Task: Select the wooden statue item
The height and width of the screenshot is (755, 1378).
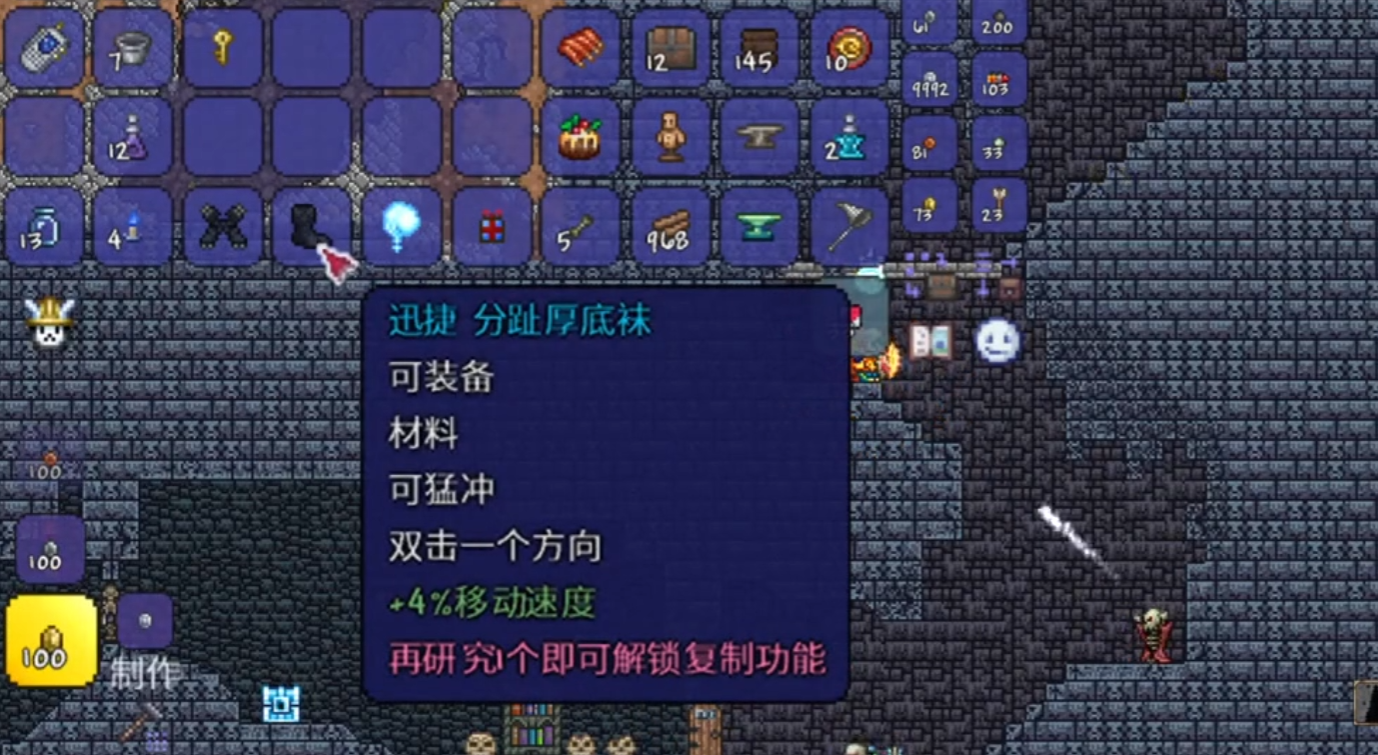Action: [x=668, y=140]
